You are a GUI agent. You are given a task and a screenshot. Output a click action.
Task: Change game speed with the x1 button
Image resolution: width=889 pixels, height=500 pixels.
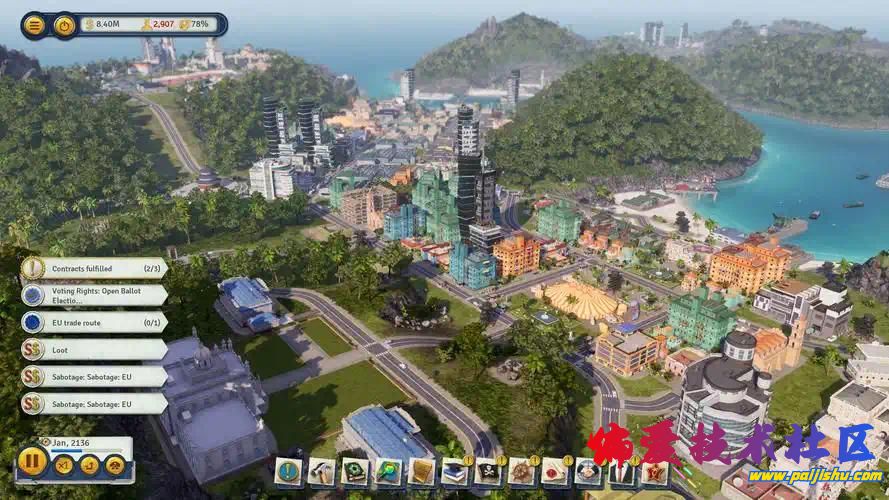[x=64, y=465]
